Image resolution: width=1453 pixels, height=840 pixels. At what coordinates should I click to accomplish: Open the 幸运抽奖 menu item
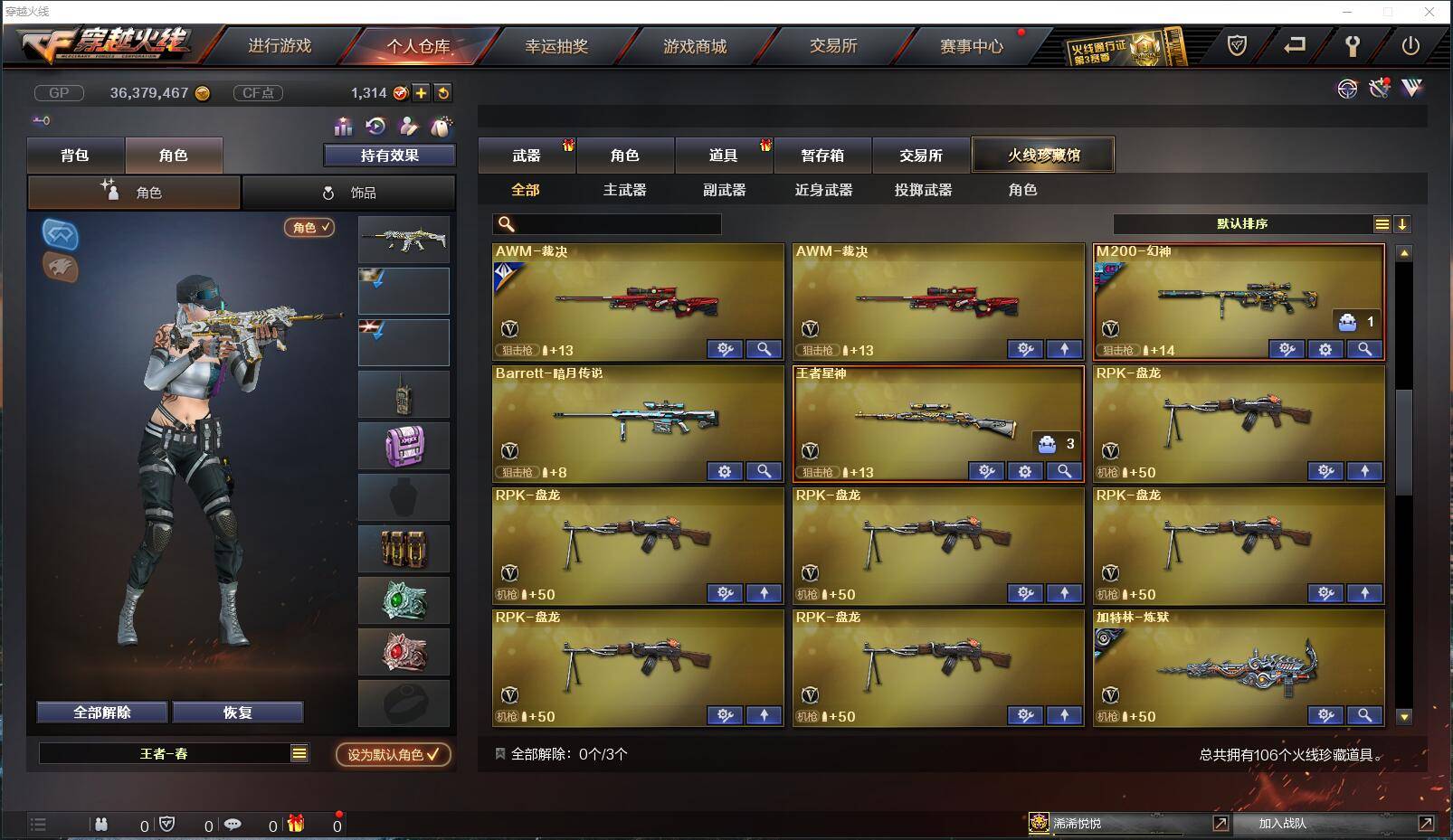(x=558, y=45)
